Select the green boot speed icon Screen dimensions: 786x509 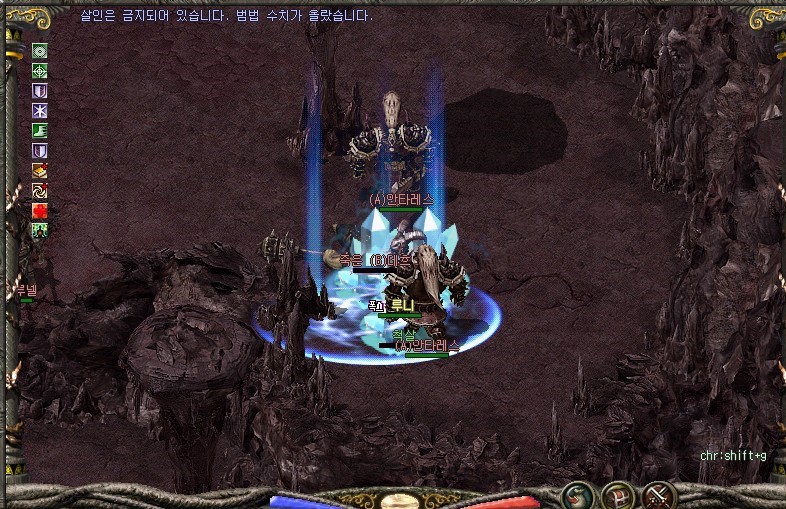(40, 131)
